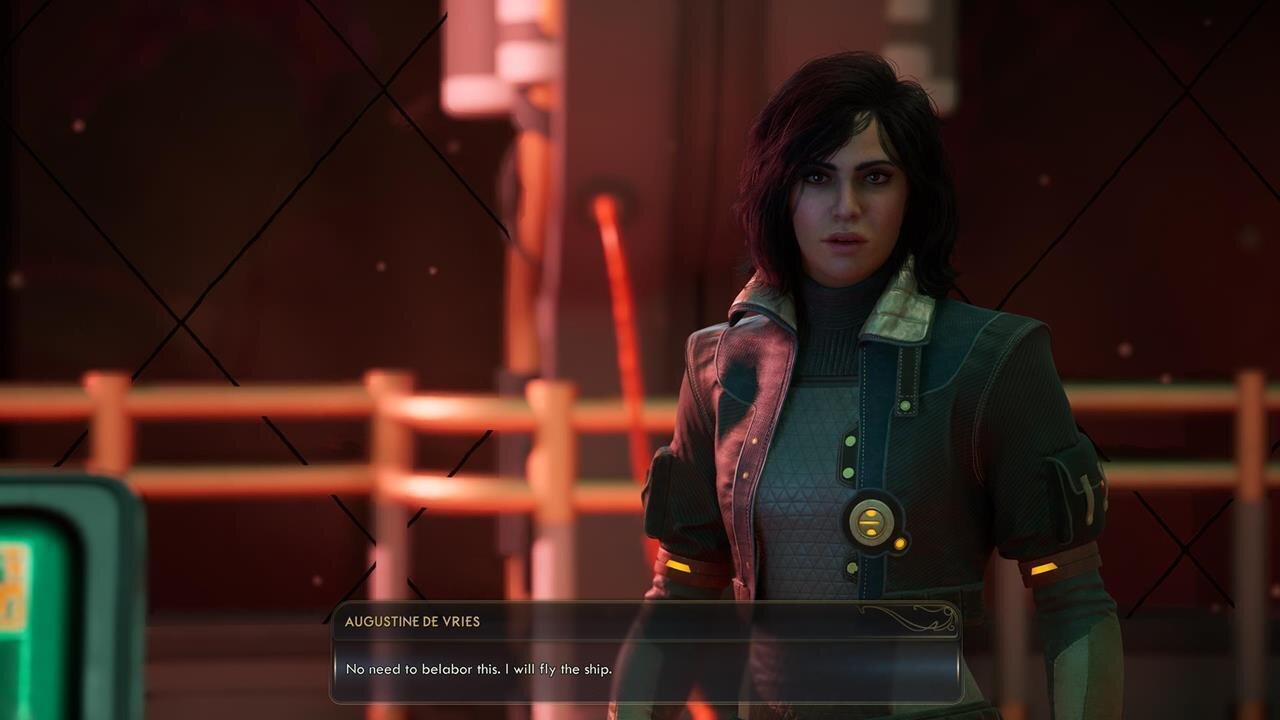1280x720 pixels.
Task: Click Augustine's face to continue the cutscene
Action: [850, 210]
